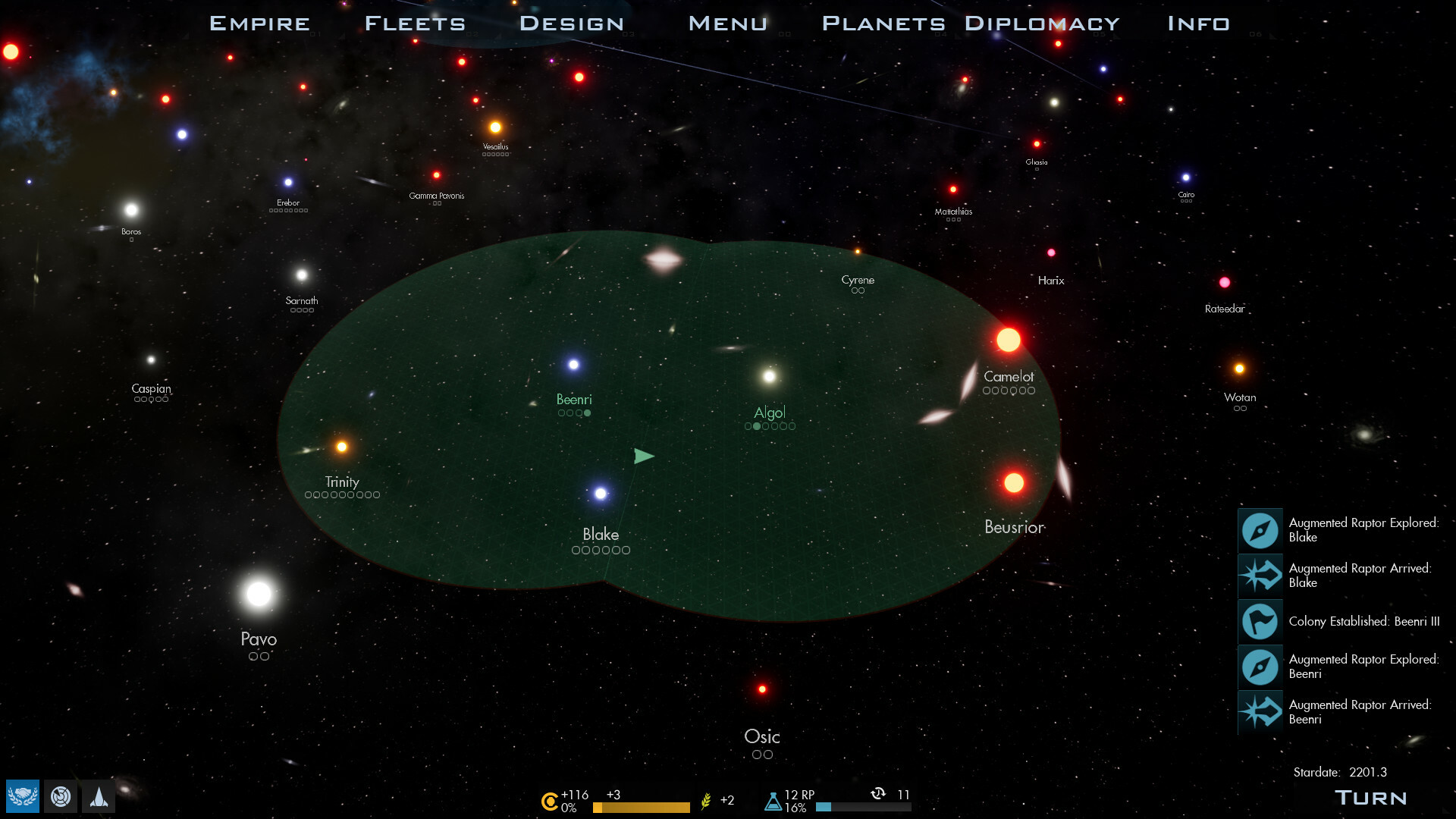Open the Empire menu
This screenshot has height=819, width=1456.
(259, 23)
